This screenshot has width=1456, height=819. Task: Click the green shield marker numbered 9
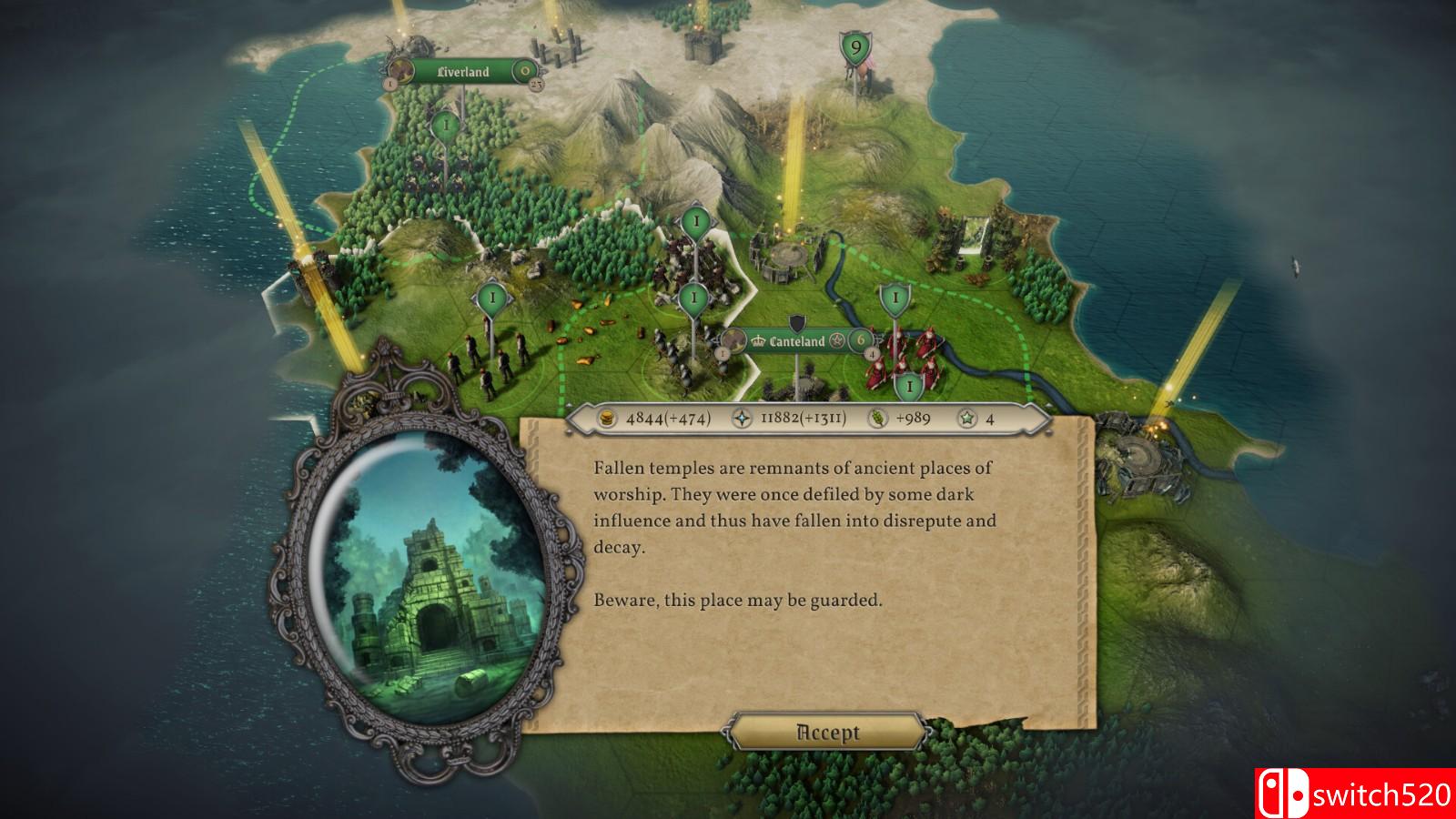(854, 47)
